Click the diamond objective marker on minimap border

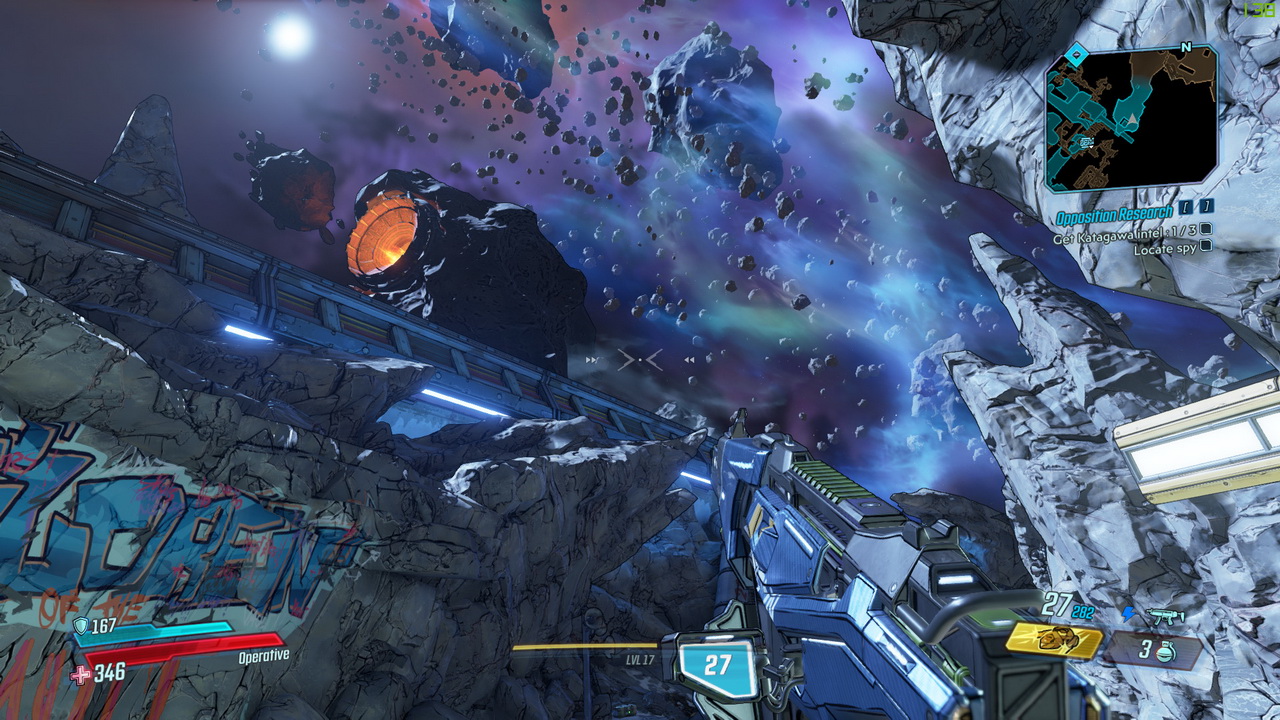[1074, 56]
